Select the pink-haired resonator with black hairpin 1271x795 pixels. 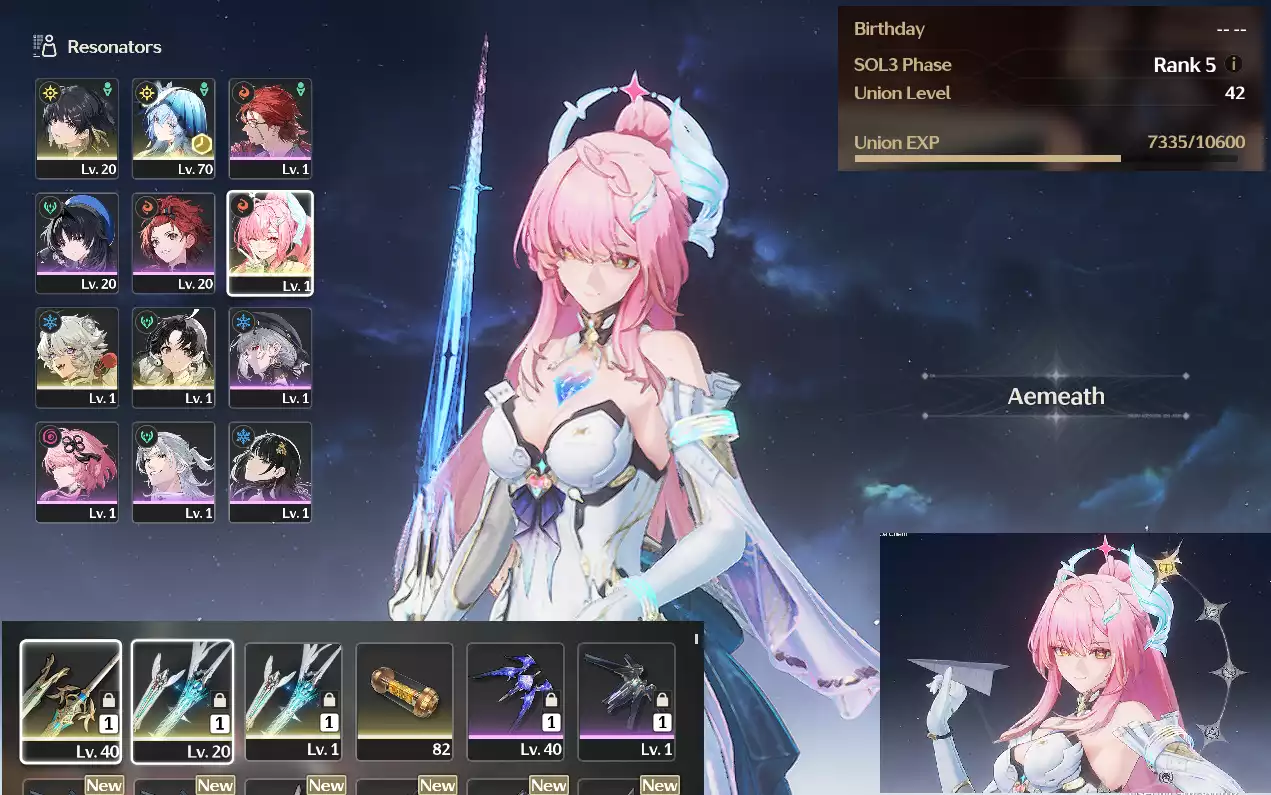(x=77, y=472)
